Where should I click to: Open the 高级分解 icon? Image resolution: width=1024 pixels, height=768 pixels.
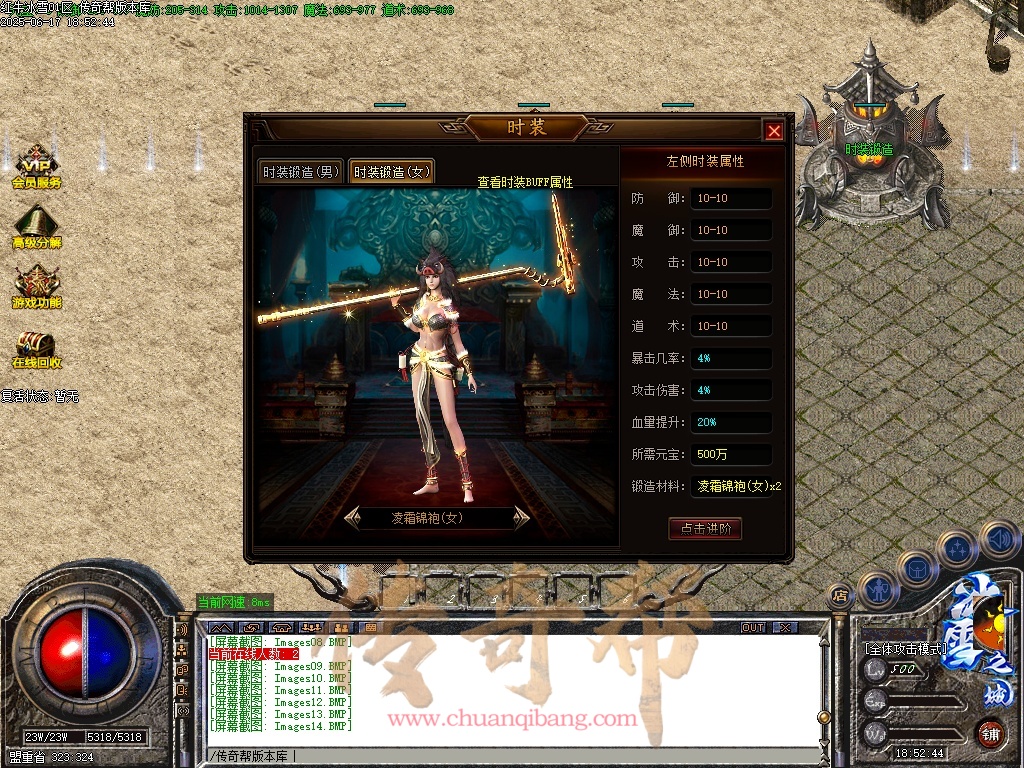pyautogui.click(x=37, y=228)
